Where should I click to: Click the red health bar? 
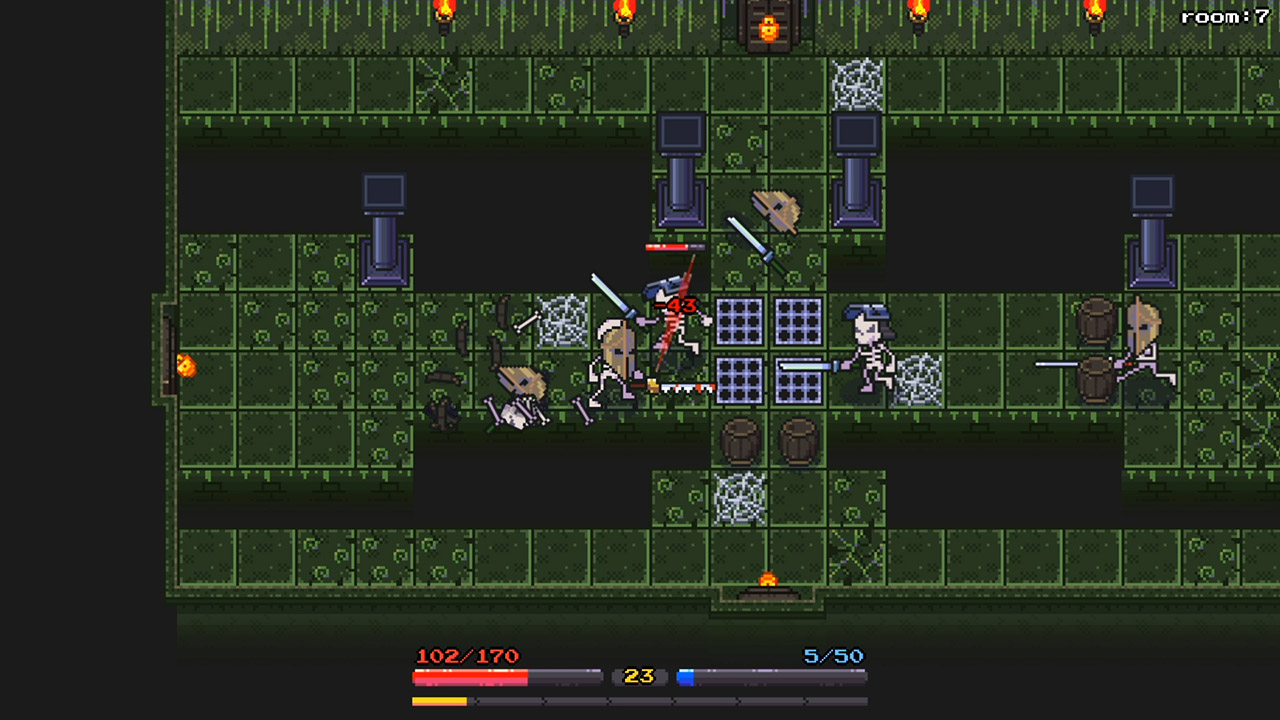point(470,676)
